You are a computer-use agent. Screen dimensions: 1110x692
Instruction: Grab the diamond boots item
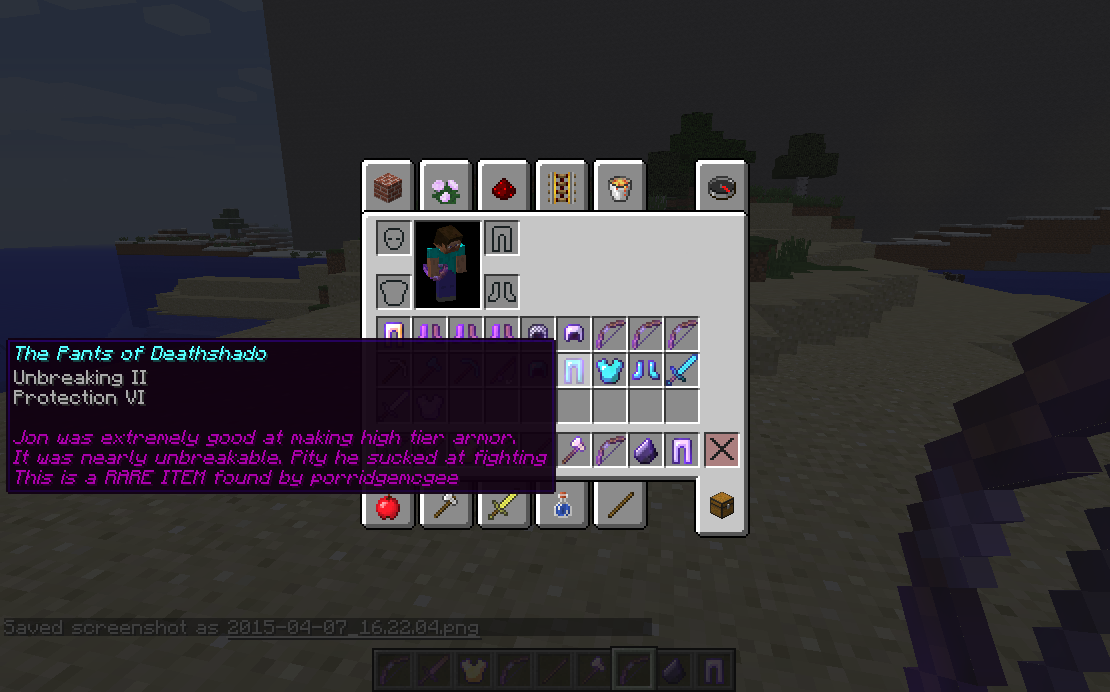tap(645, 372)
